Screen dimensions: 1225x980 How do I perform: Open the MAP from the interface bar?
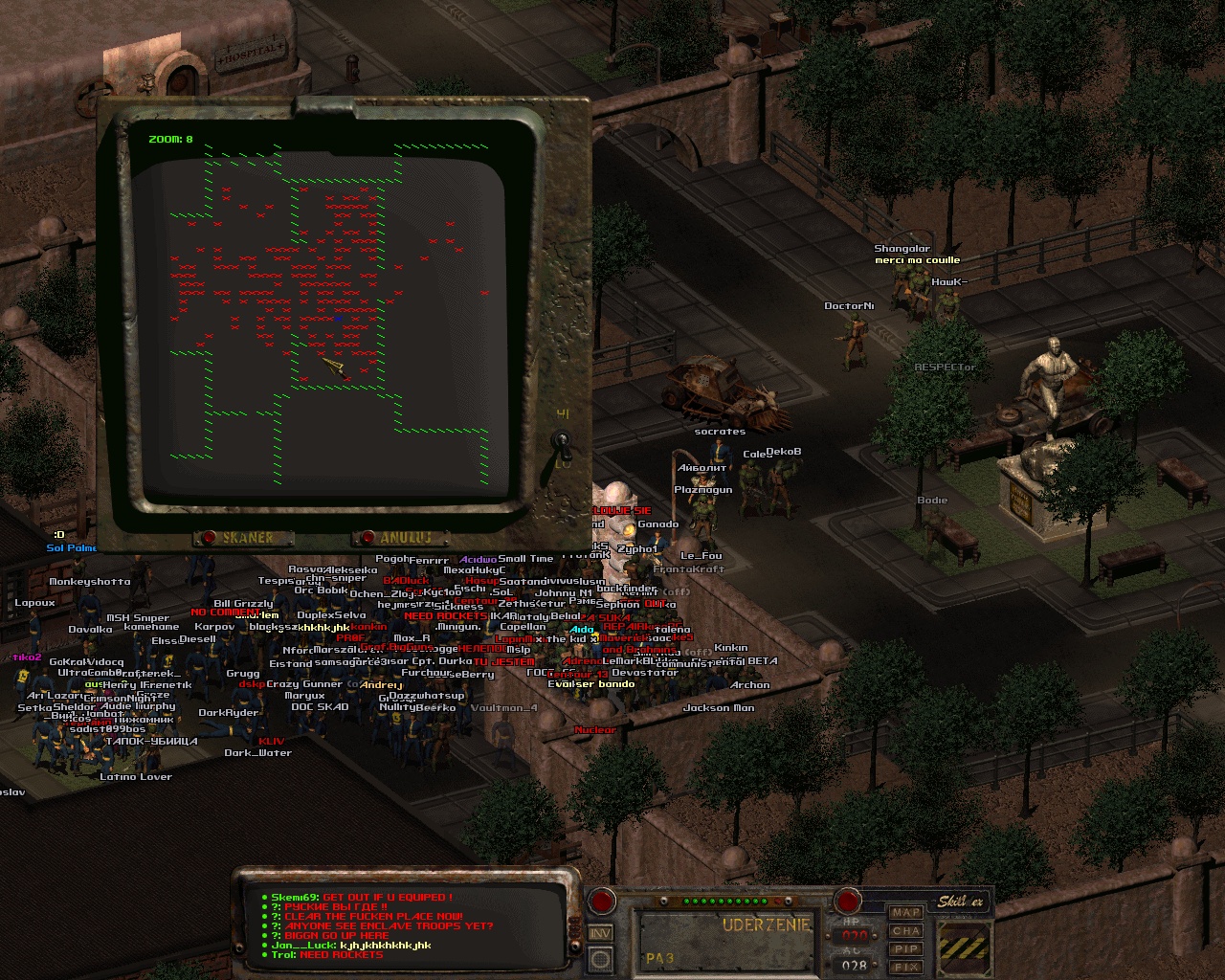point(905,913)
